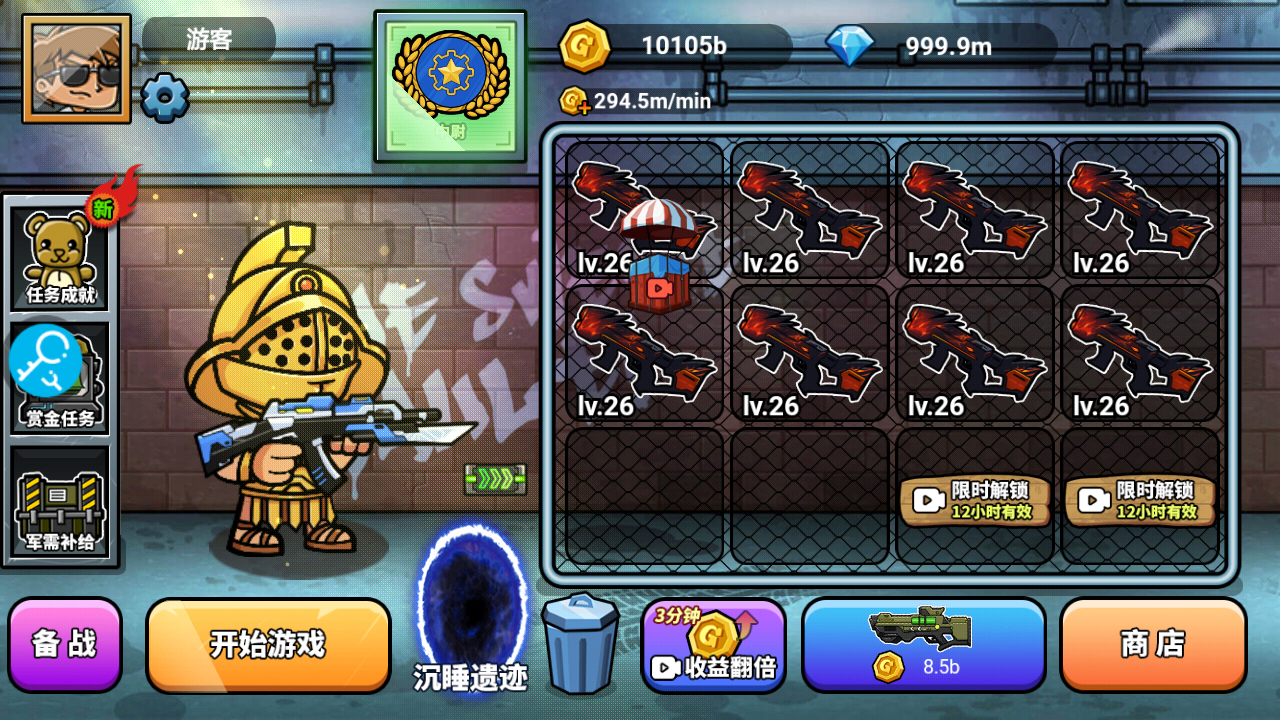Tap the blue diamond currency counter
The height and width of the screenshot is (720, 1280).
pyautogui.click(x=940, y=46)
